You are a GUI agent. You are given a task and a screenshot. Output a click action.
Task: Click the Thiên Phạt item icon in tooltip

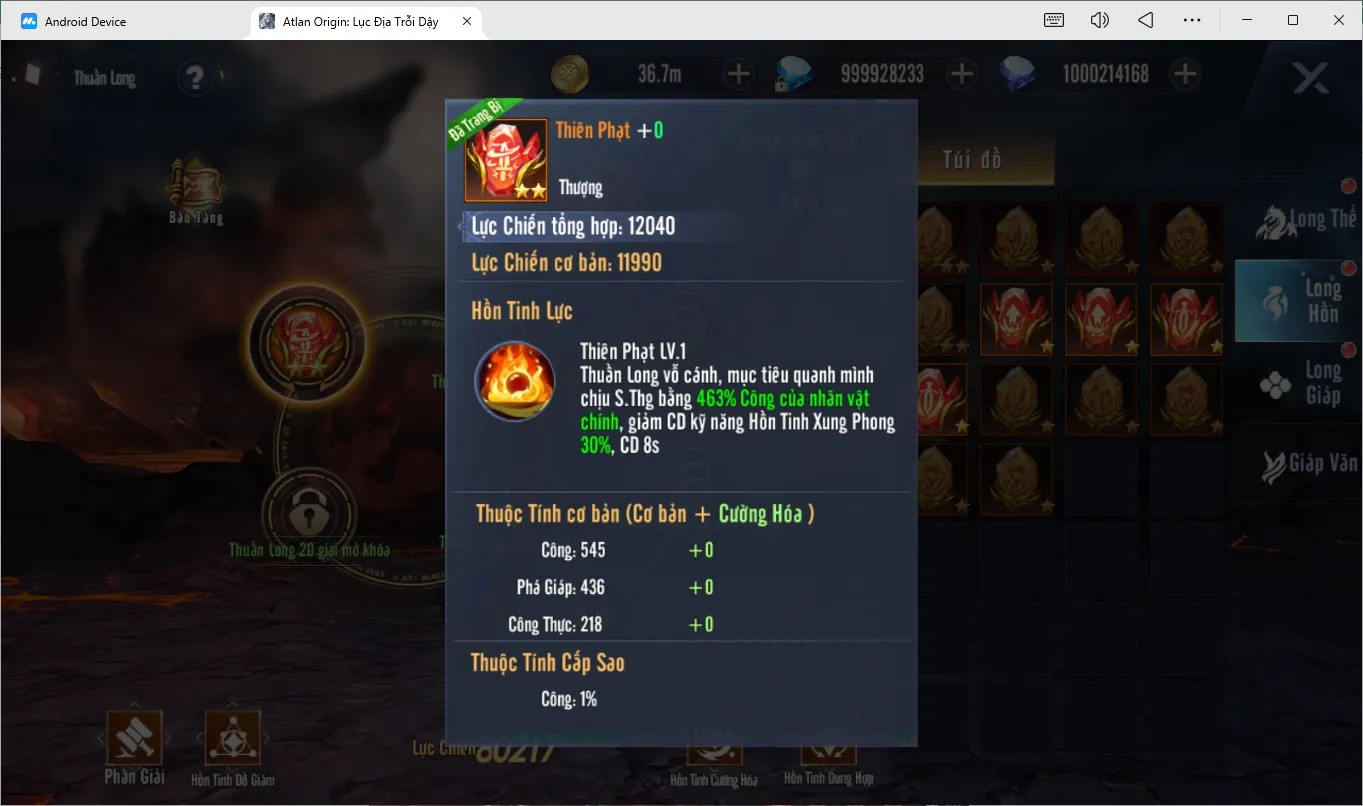[506, 160]
